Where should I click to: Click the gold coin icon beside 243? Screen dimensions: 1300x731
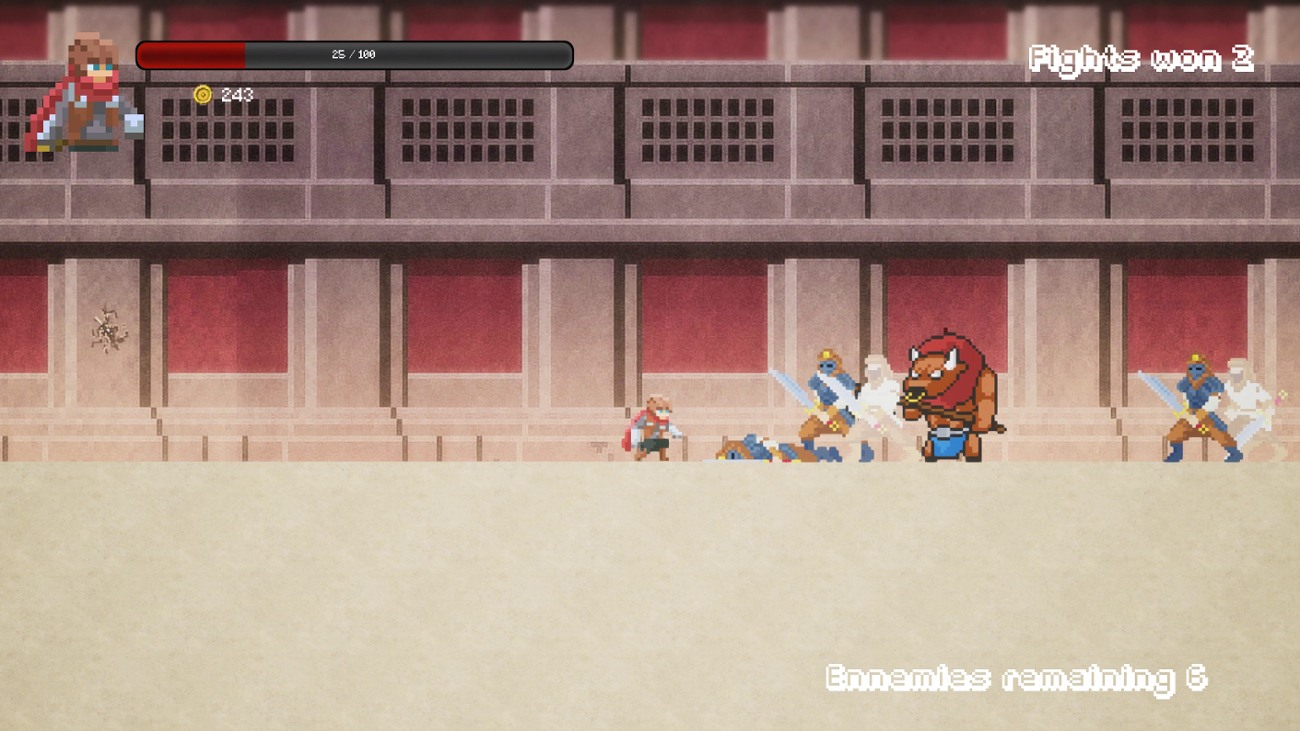coord(203,93)
